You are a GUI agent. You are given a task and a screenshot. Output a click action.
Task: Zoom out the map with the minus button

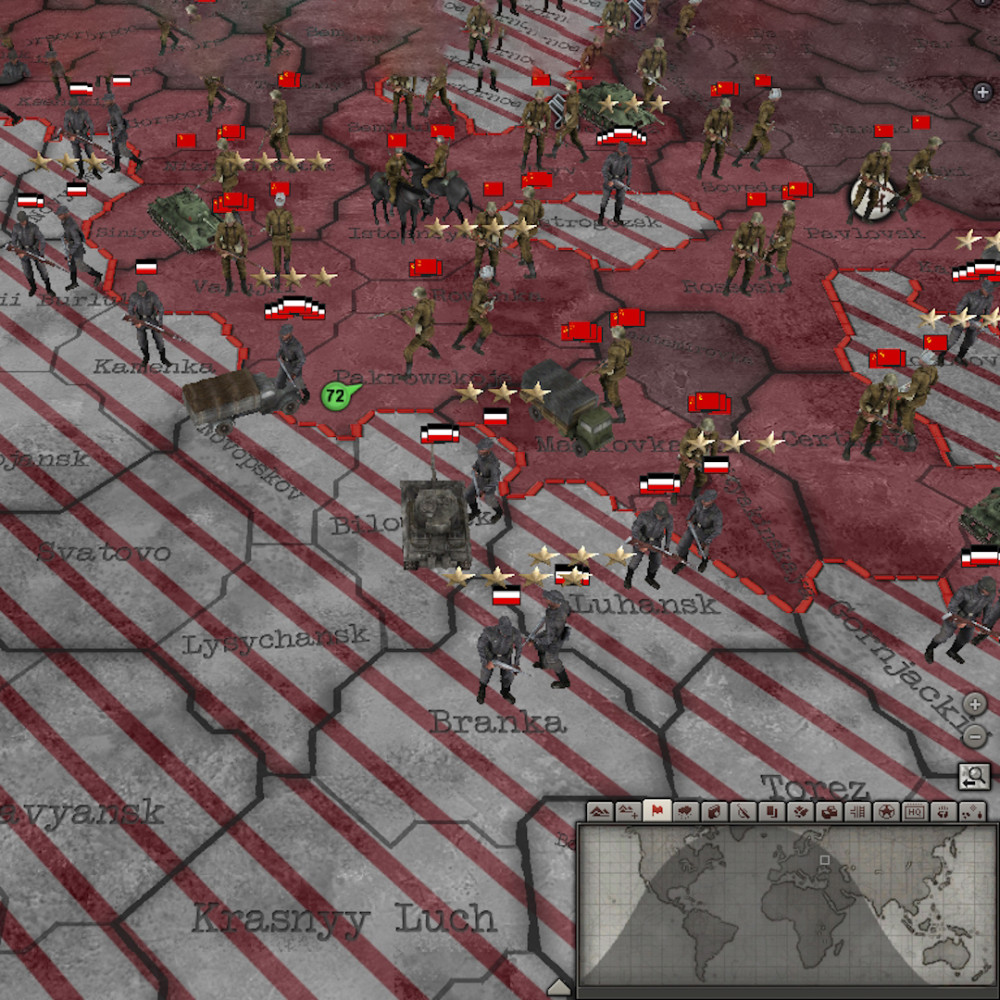click(975, 736)
